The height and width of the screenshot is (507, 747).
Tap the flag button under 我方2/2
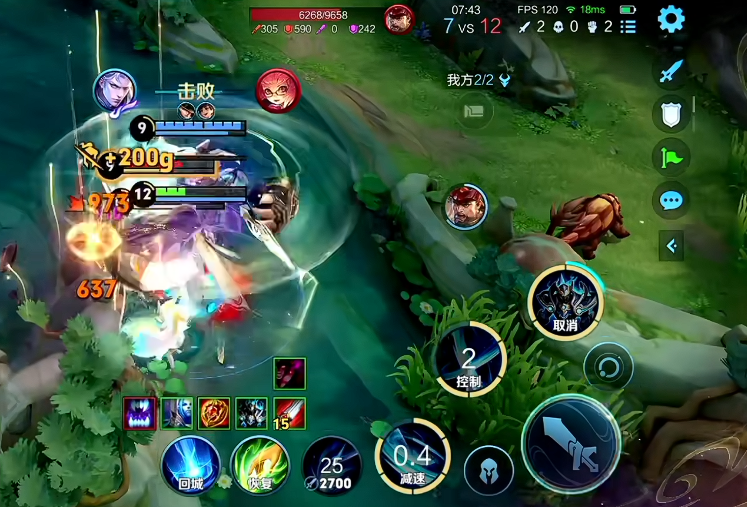tap(477, 111)
